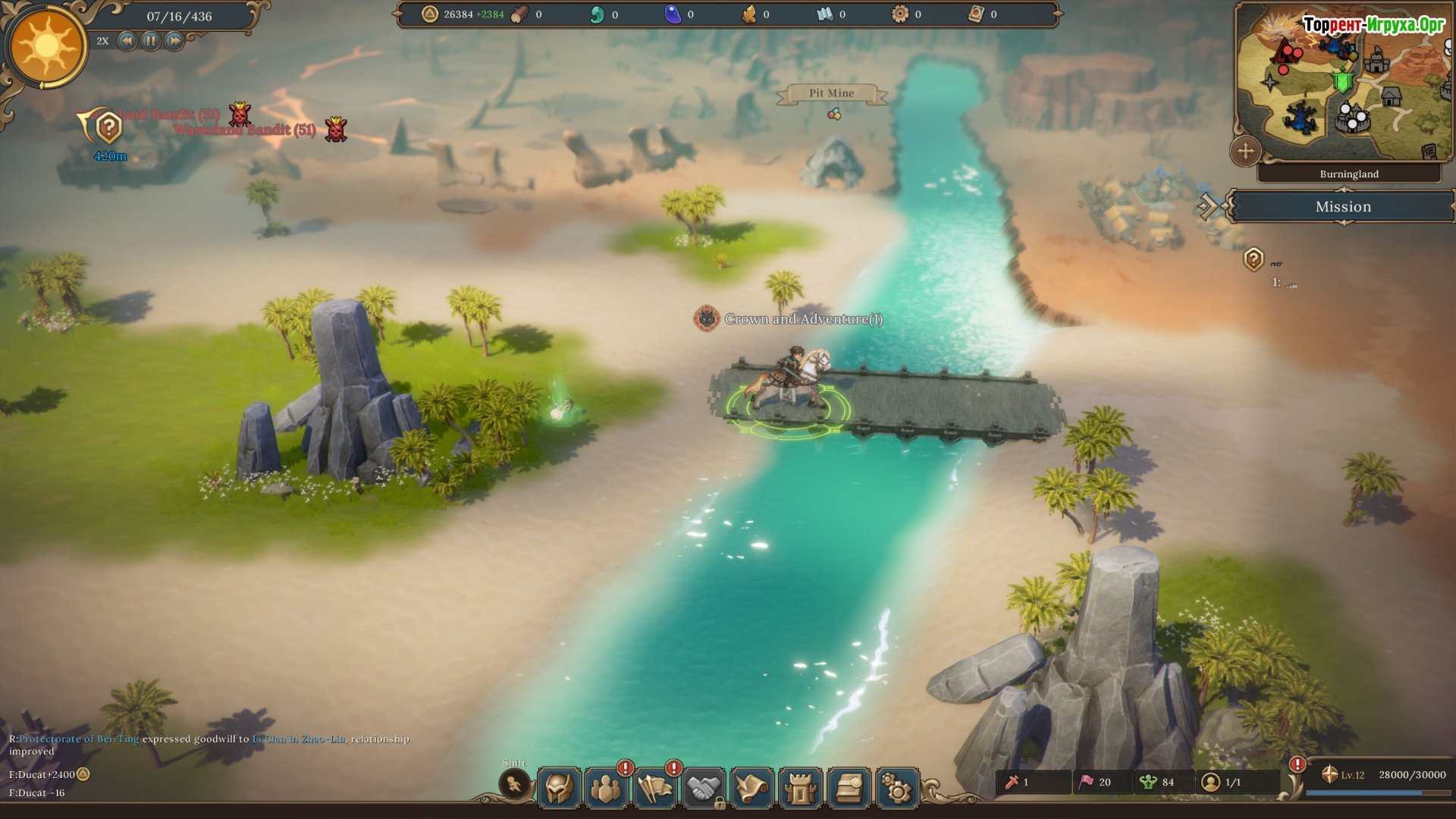This screenshot has width=1456, height=819.
Task: Toggle the running figure movement mode
Action: point(514,784)
